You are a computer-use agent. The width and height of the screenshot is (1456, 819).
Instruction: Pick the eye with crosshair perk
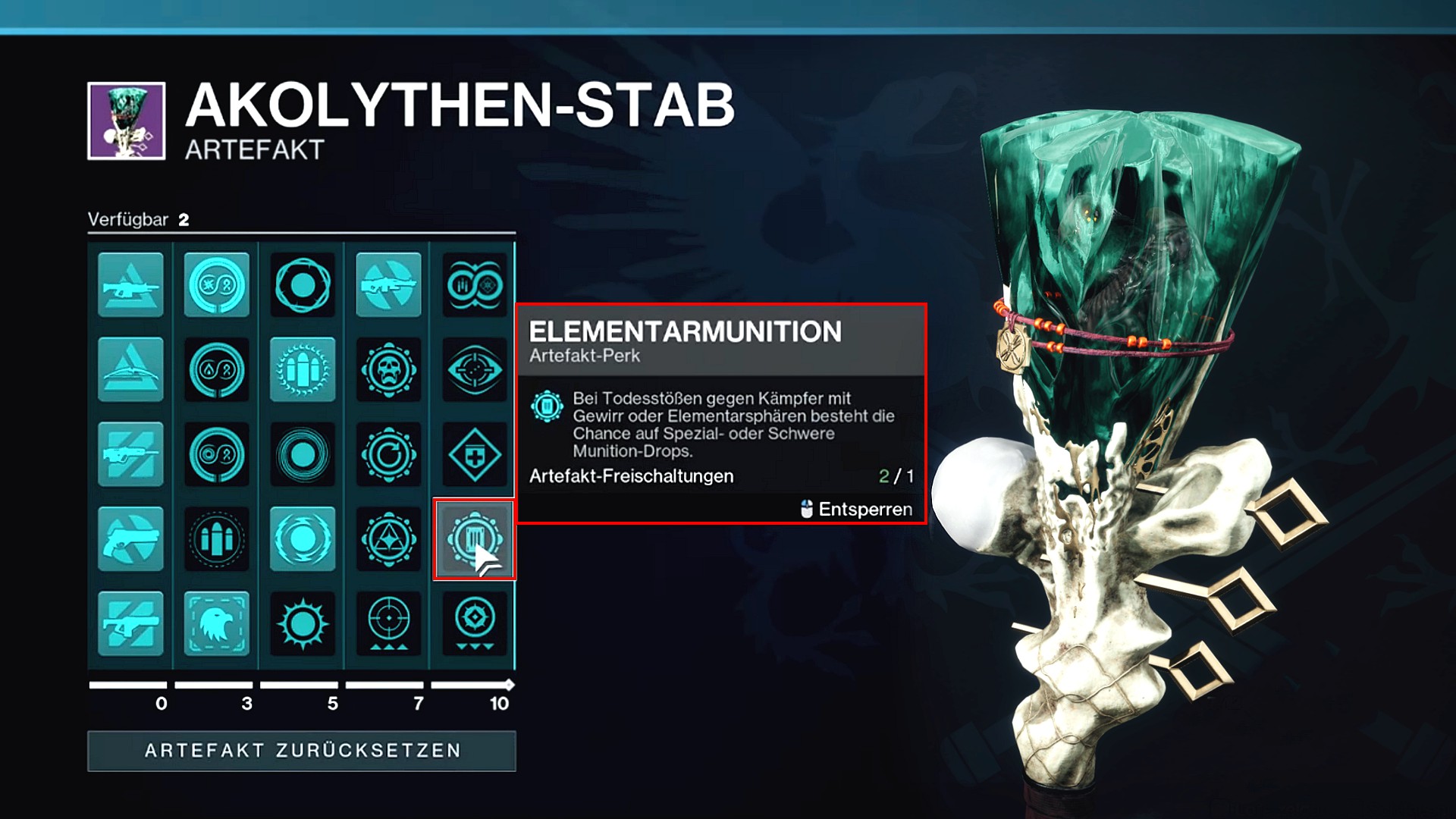coord(474,370)
